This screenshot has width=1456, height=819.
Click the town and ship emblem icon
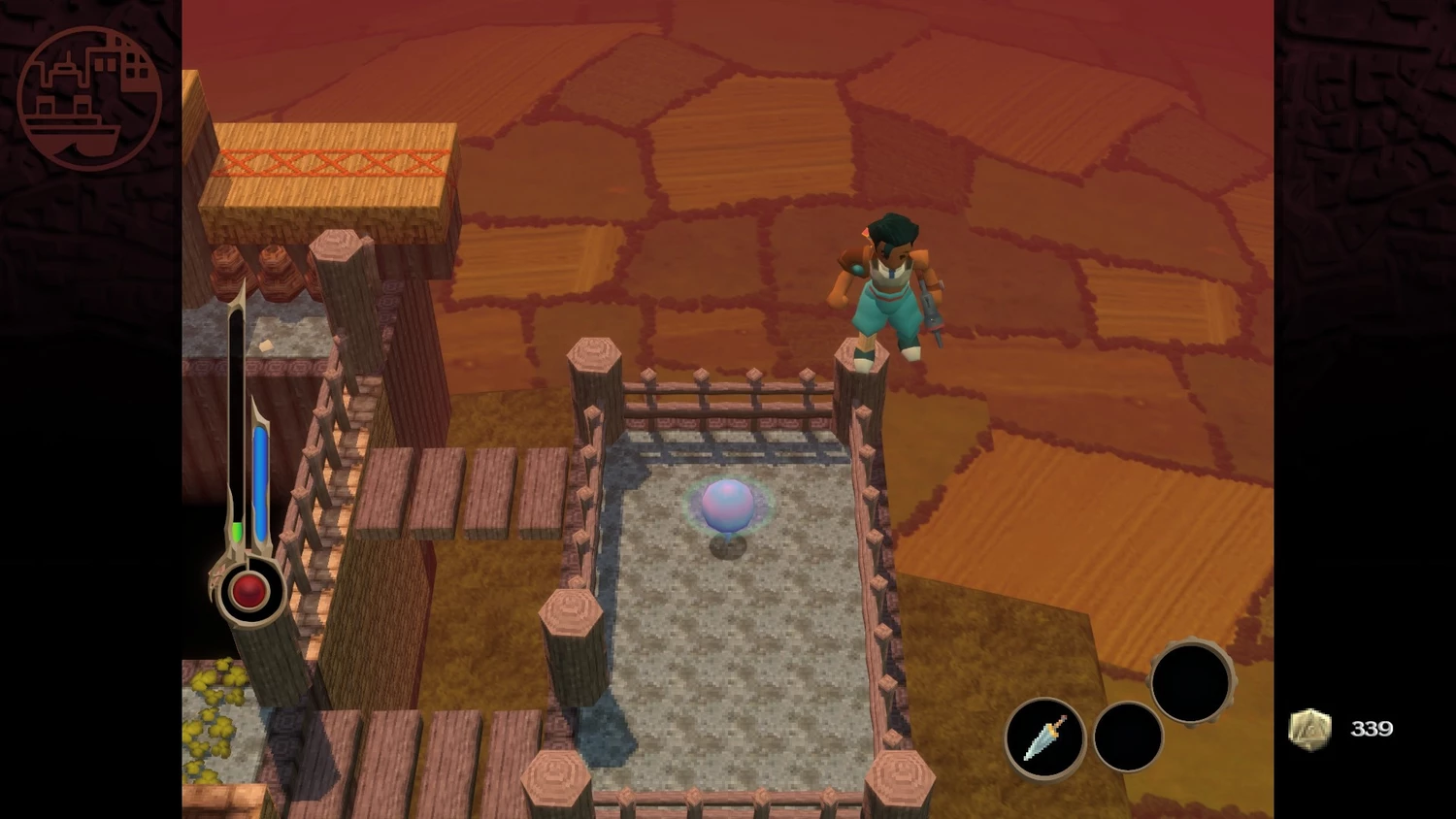point(89,98)
